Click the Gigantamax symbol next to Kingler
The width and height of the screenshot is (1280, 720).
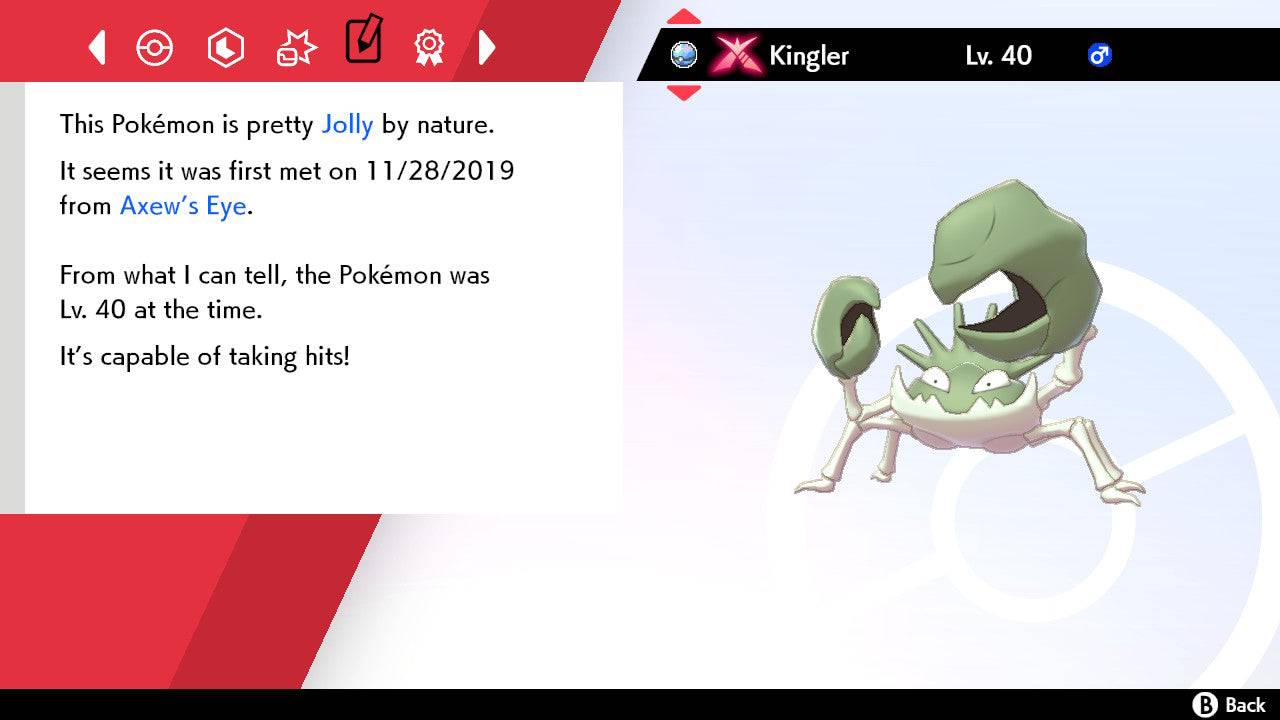click(x=736, y=56)
